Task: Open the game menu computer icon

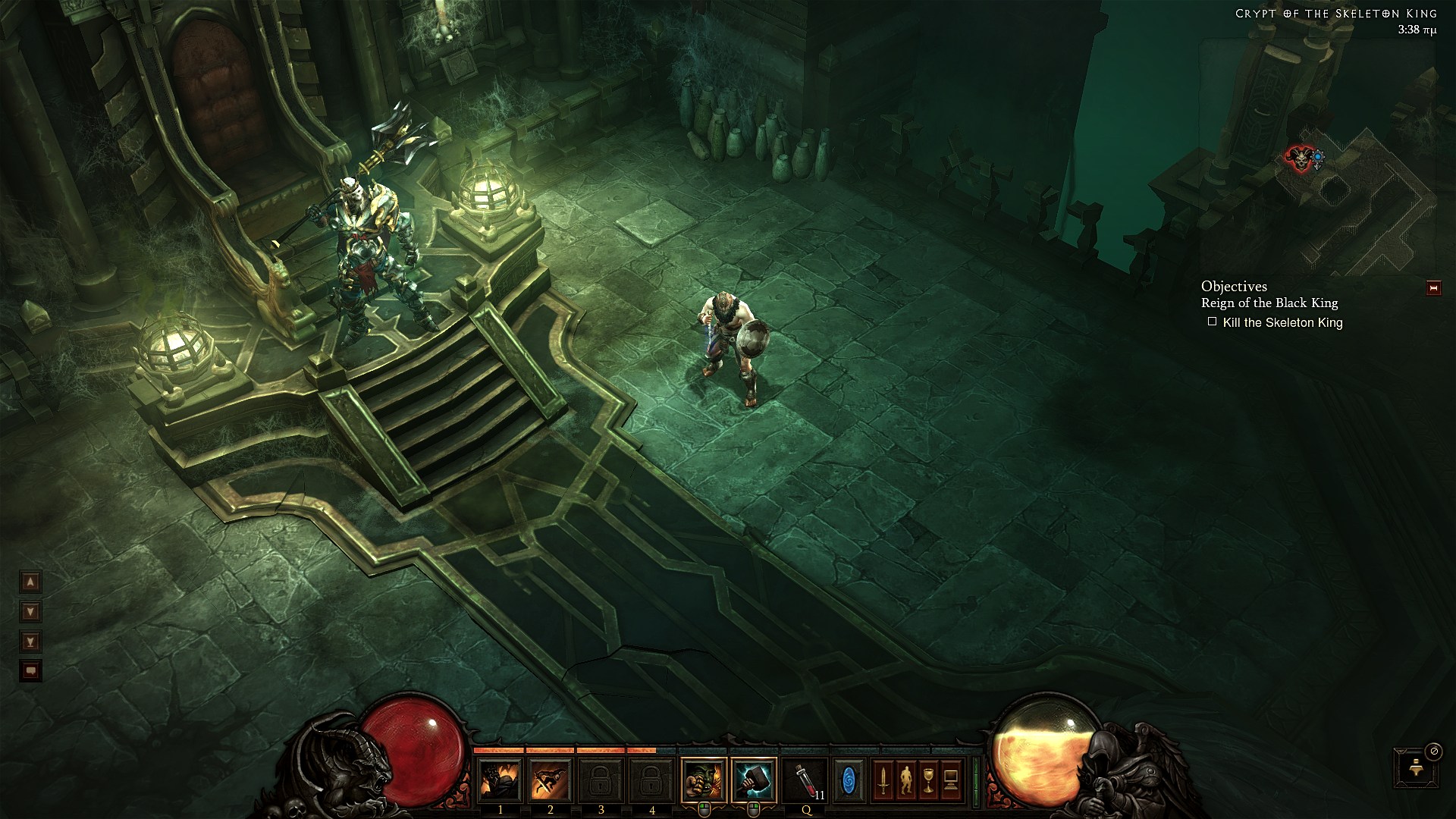Action: 951,780
